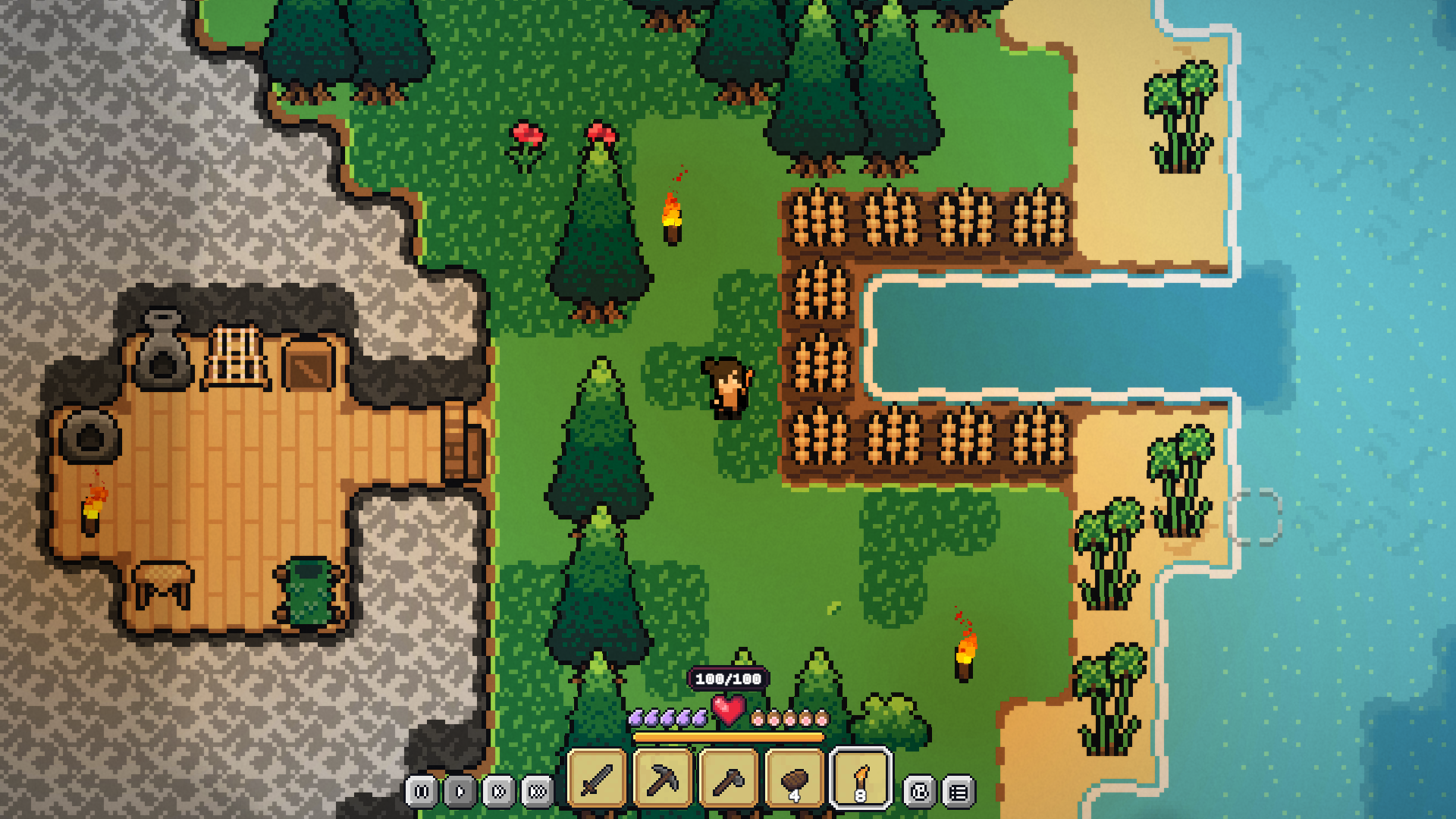
Task: Pause the game speed
Action: [422, 792]
